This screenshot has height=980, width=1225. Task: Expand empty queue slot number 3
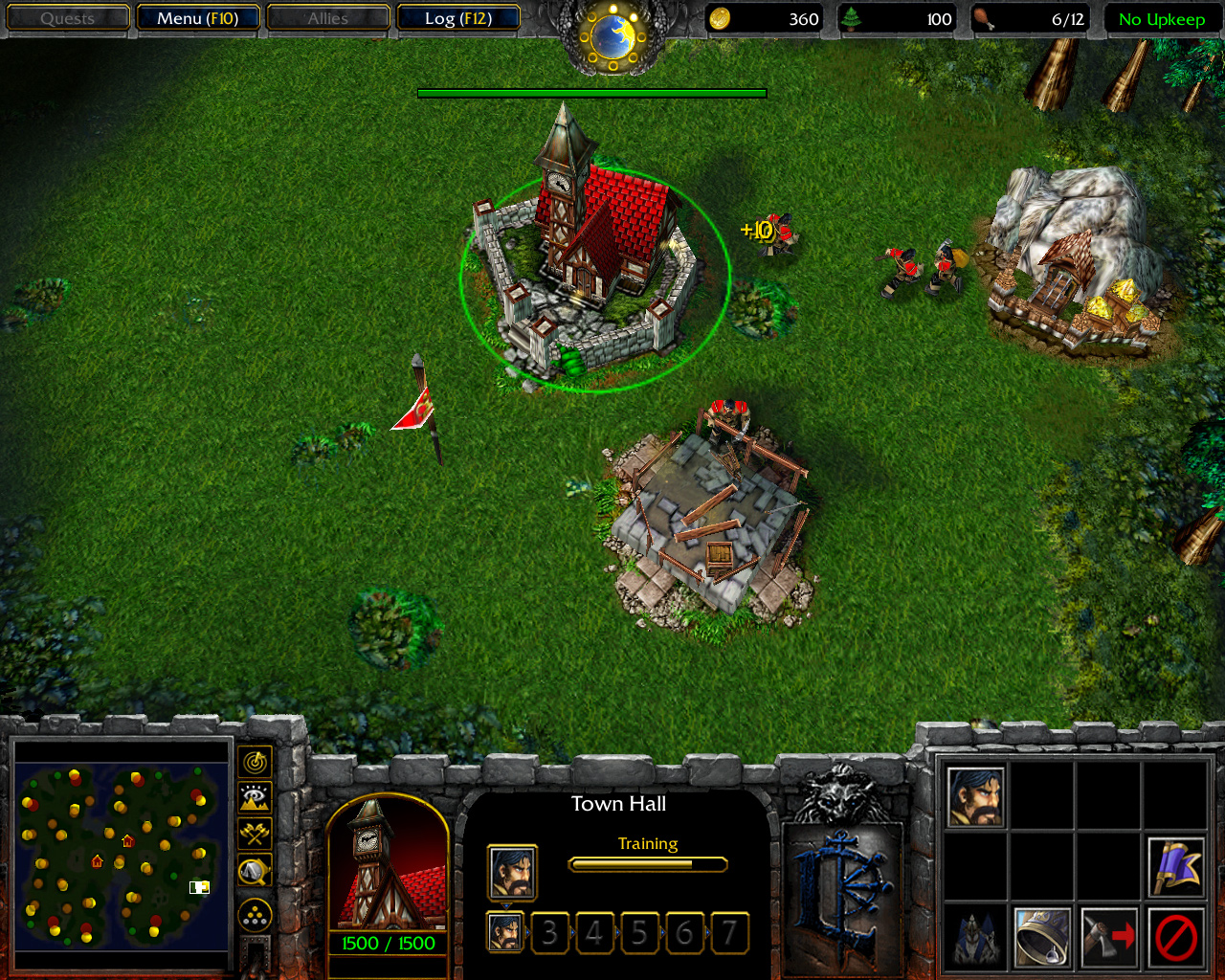(x=550, y=931)
